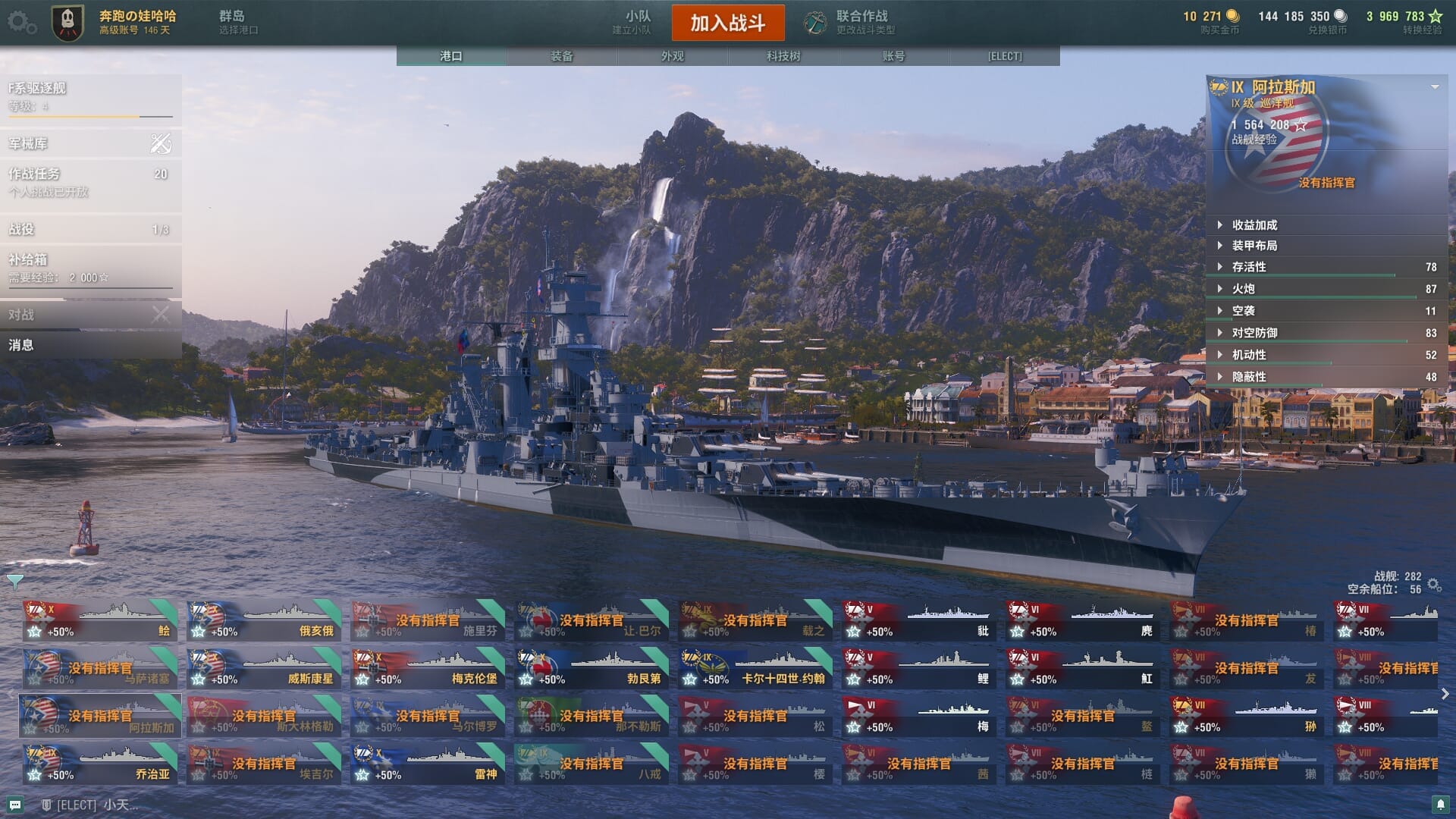Select the 威斯康星 ship in carousel
Image resolution: width=1456 pixels, height=819 pixels.
pos(264,668)
